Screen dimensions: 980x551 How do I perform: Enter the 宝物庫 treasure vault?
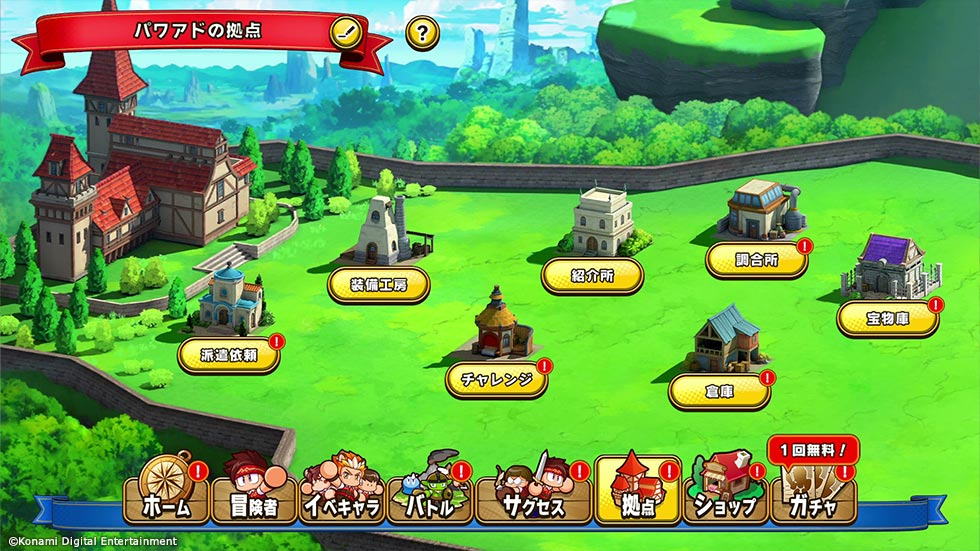[888, 319]
